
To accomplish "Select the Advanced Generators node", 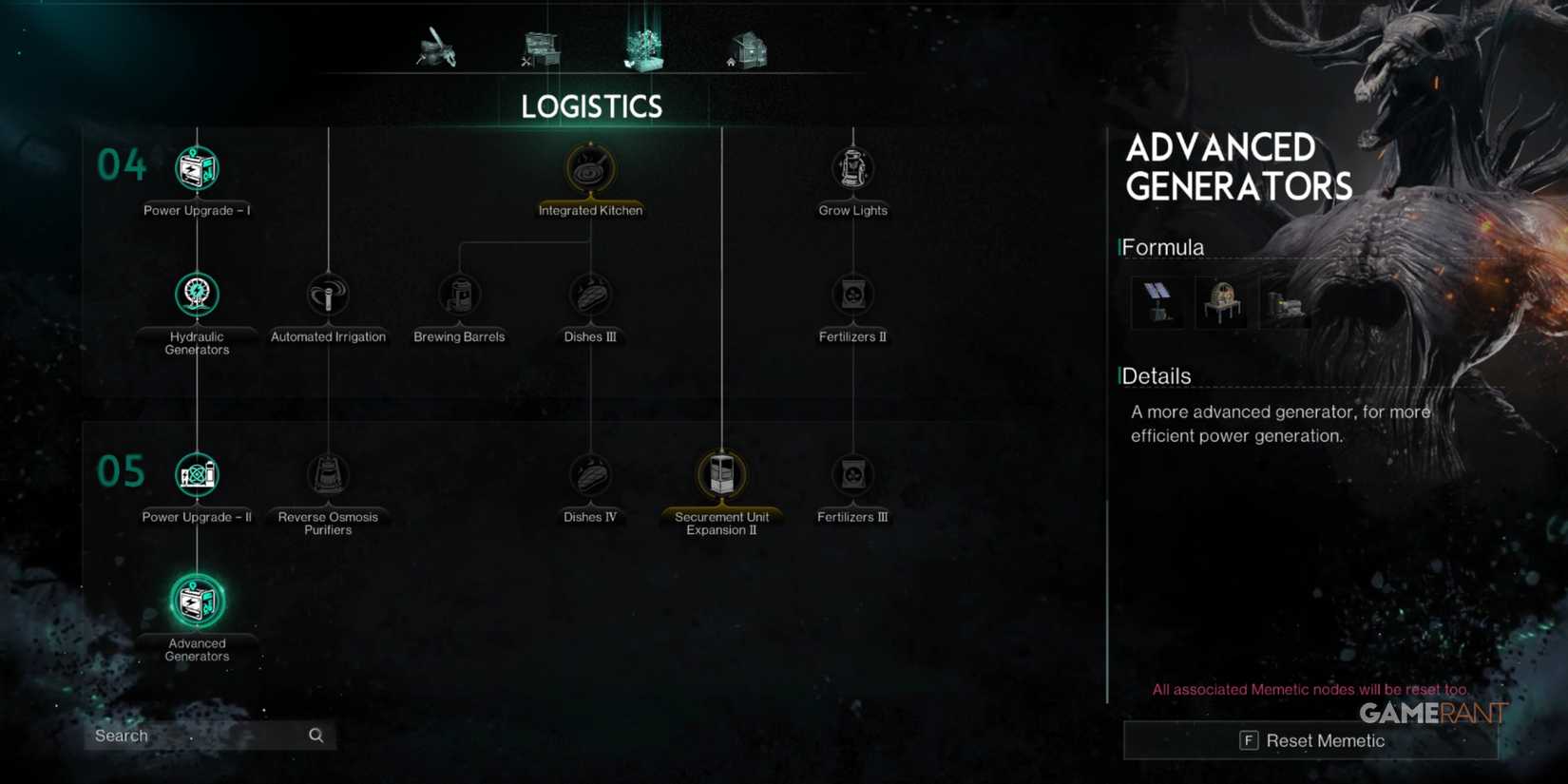I will [196, 602].
